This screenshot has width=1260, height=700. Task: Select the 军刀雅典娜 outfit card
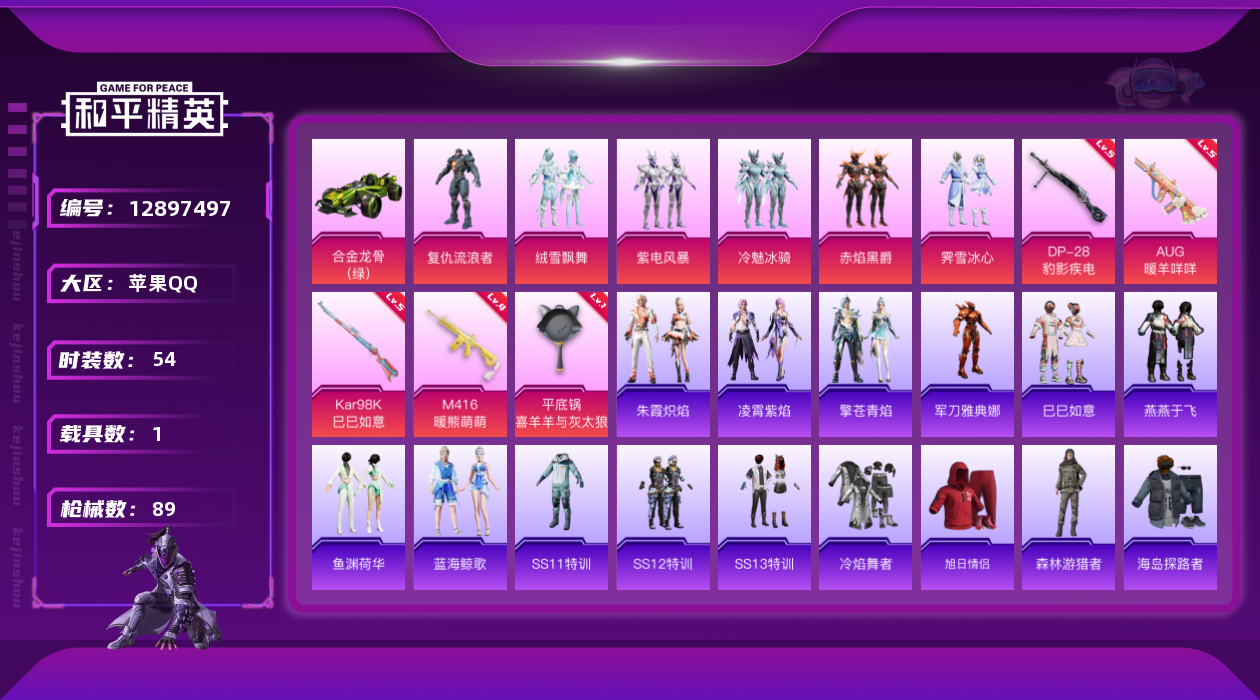coord(967,364)
